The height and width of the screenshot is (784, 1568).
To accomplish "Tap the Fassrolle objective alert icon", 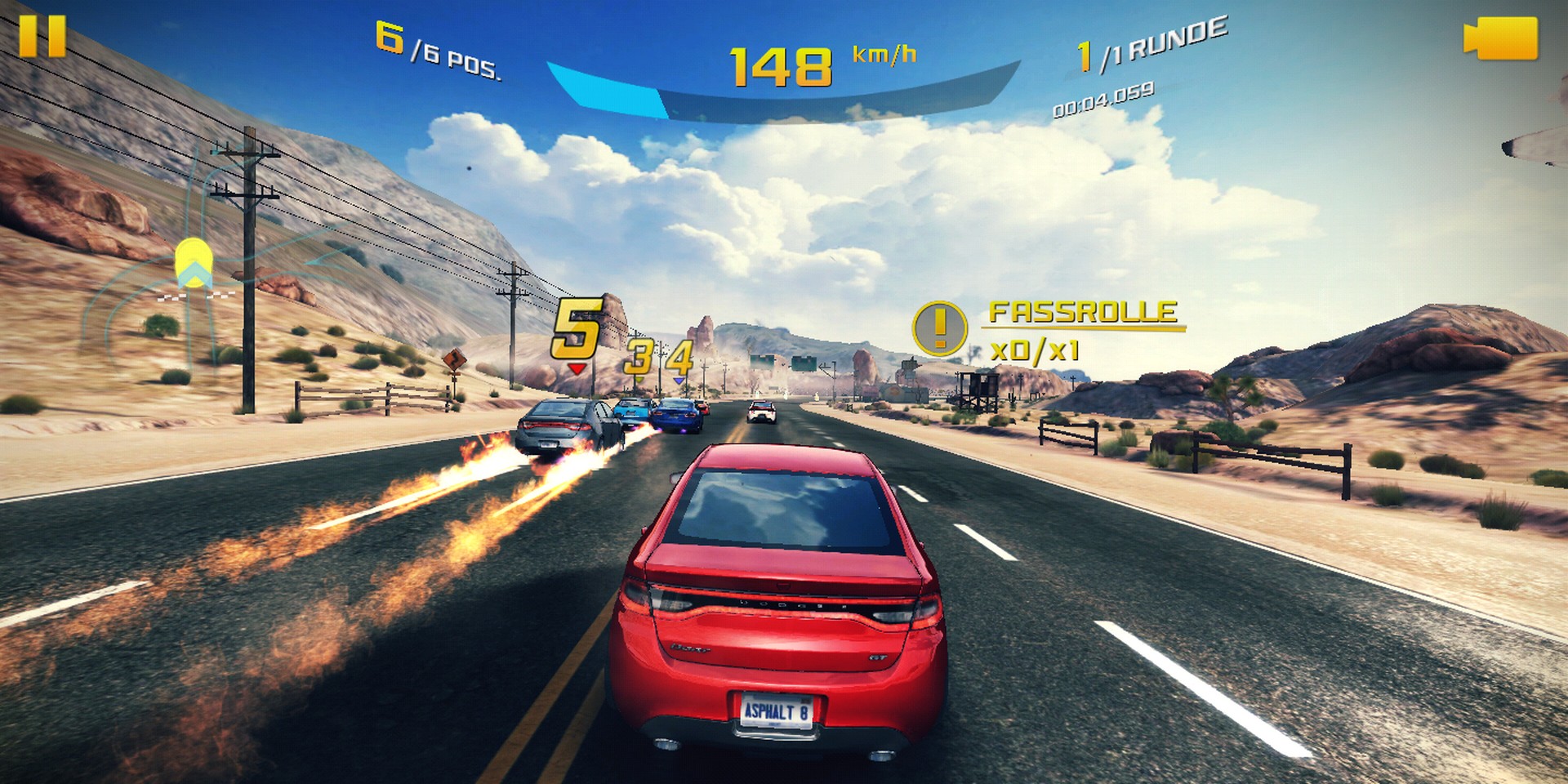I will click(939, 328).
